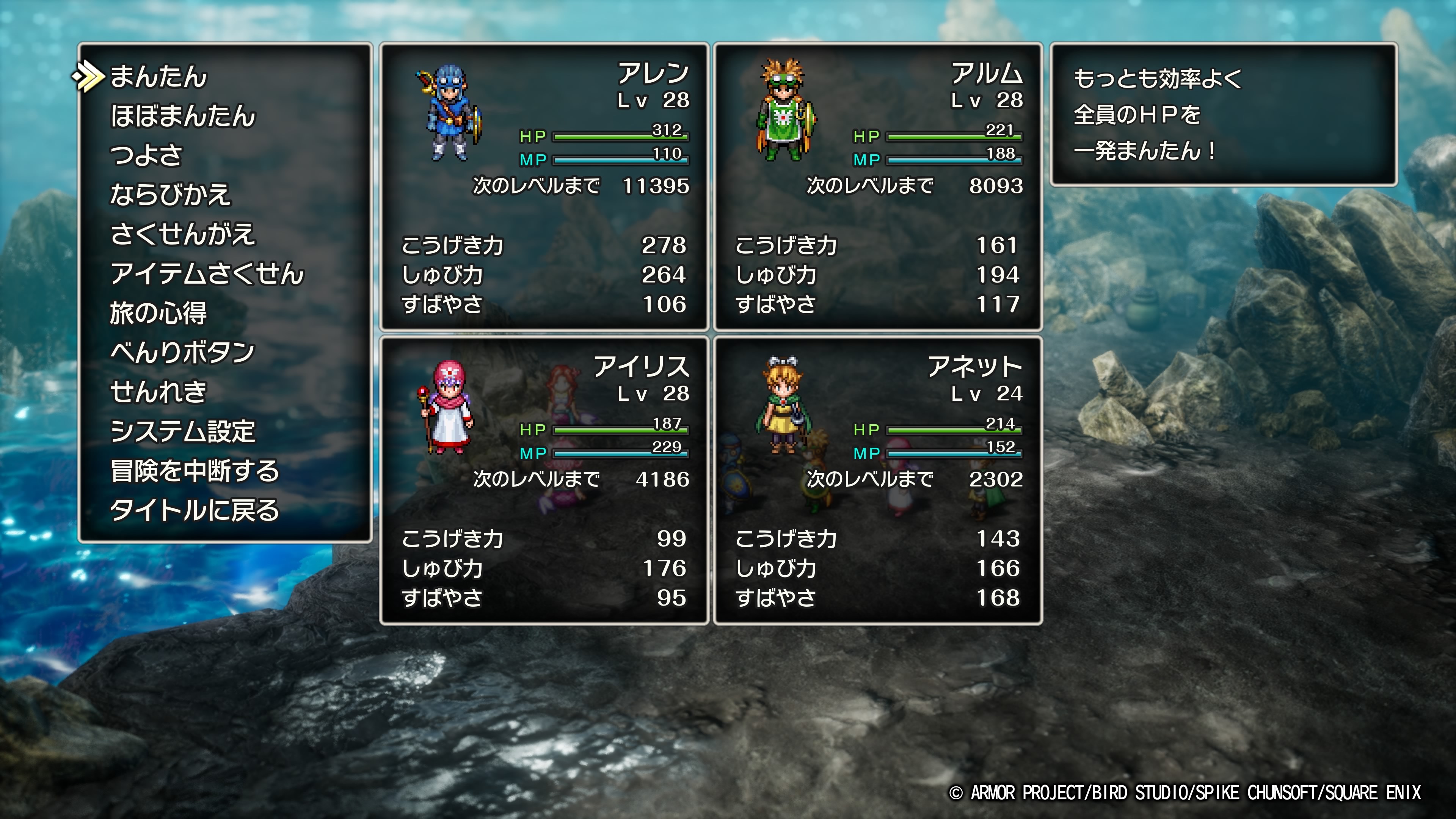Pick アルム's party status card

click(x=878, y=187)
